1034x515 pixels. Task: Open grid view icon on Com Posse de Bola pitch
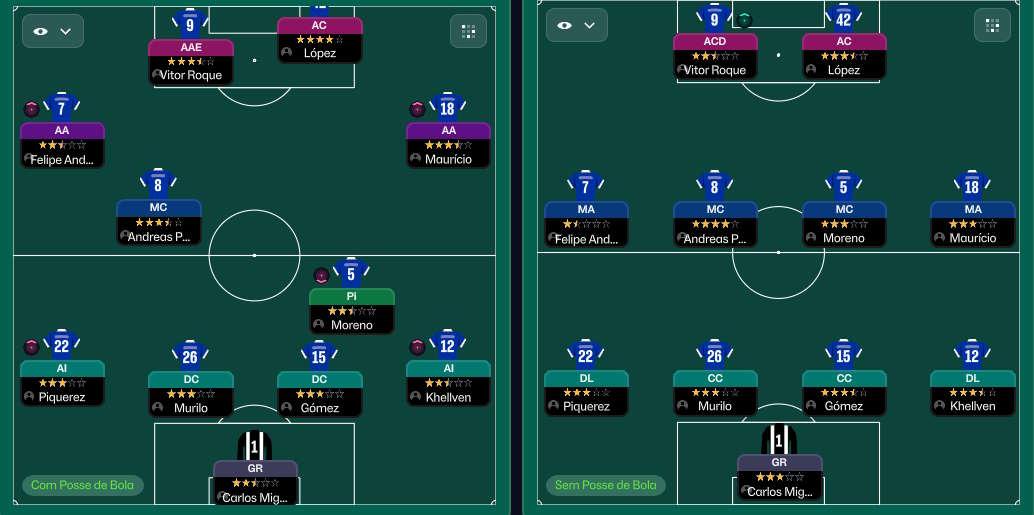(x=468, y=31)
